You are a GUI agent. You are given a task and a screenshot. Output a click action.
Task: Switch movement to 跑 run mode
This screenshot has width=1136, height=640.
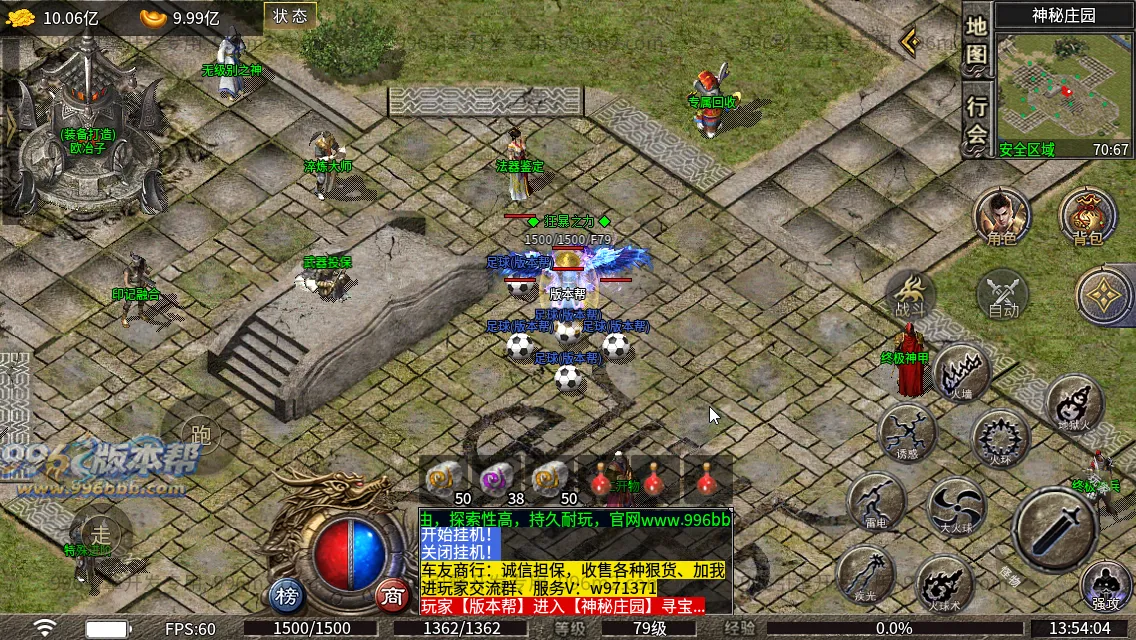pos(200,434)
